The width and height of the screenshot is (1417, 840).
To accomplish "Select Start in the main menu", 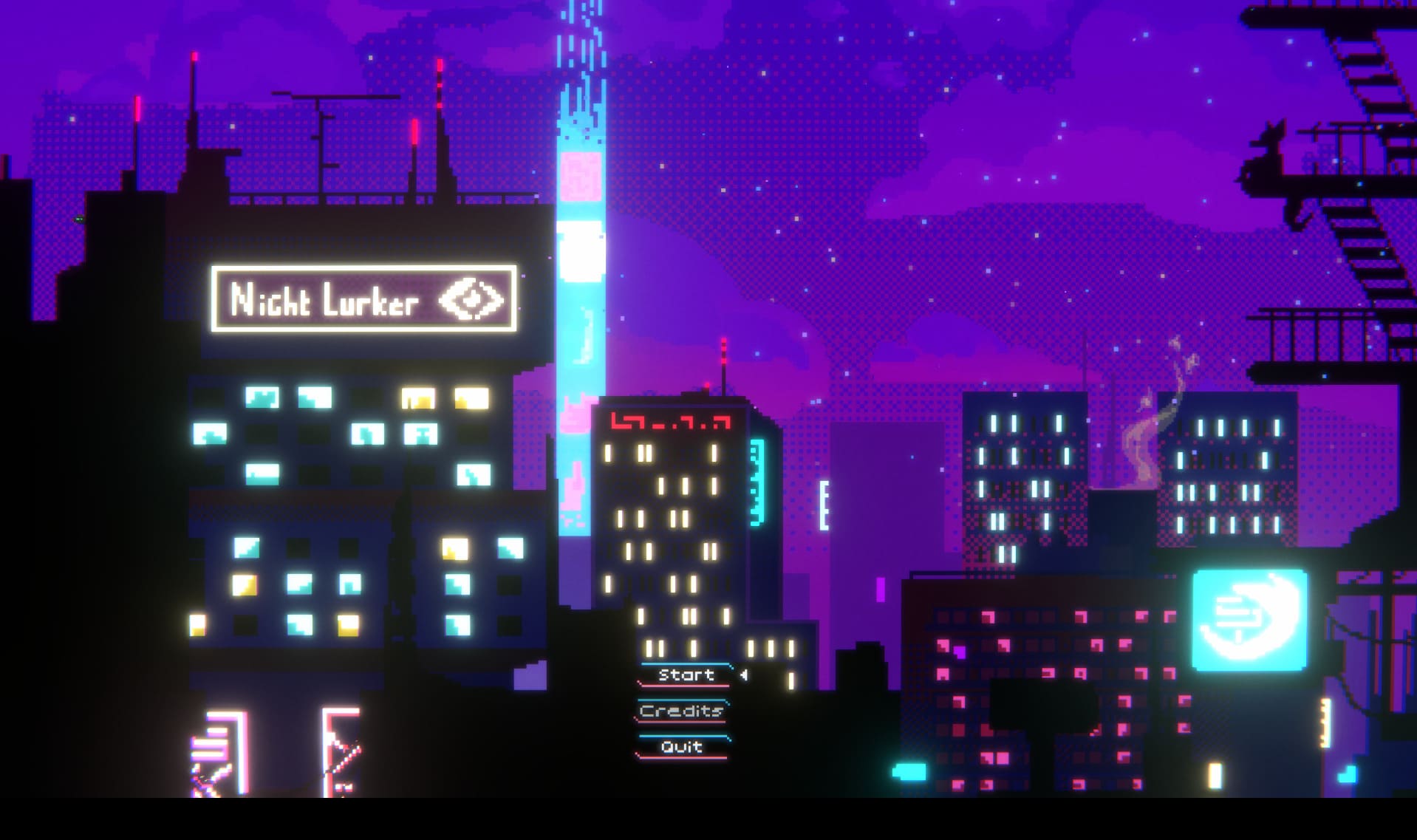I will (x=686, y=675).
